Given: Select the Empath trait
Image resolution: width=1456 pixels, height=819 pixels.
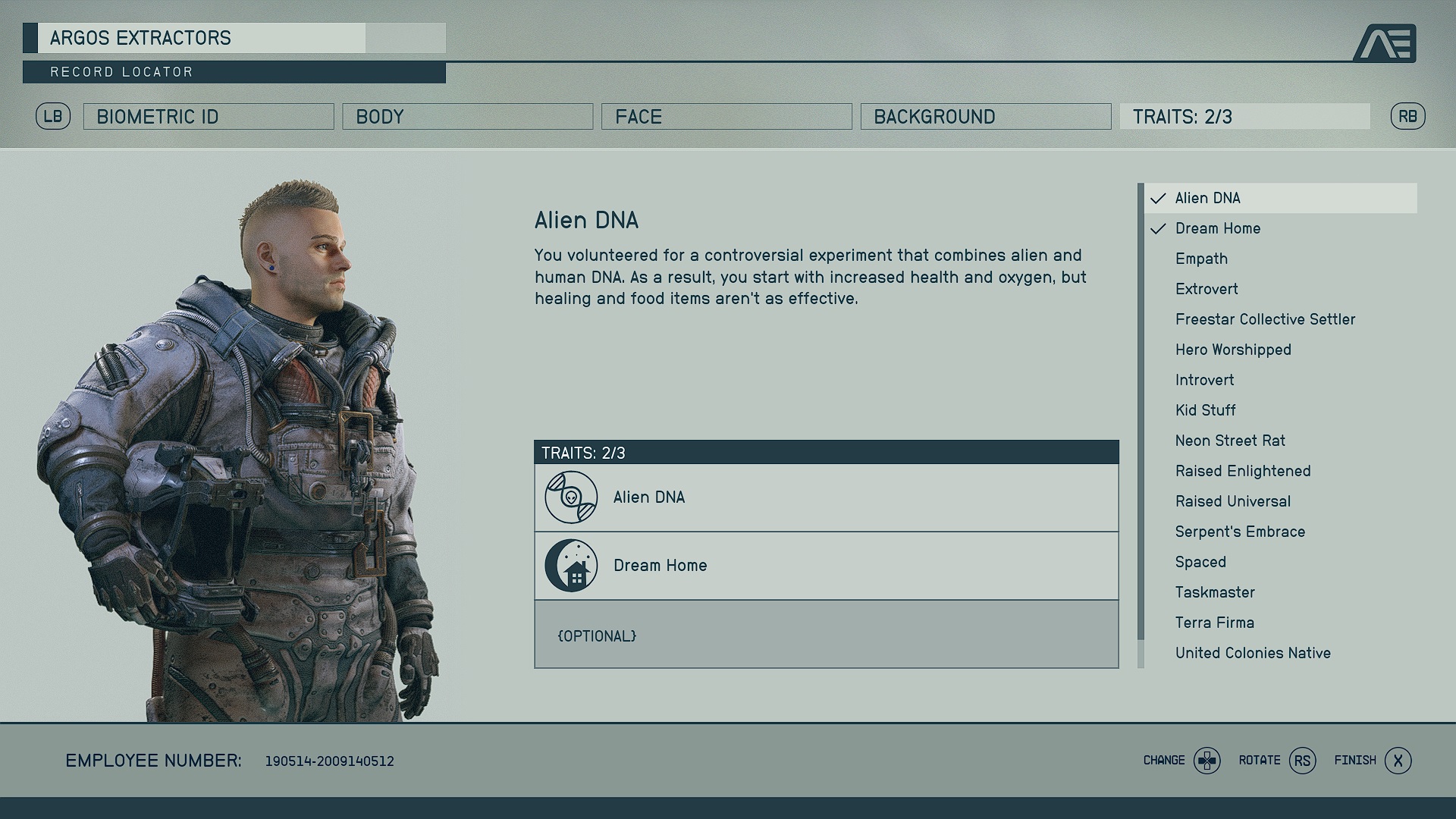Looking at the screenshot, I should click(x=1201, y=259).
